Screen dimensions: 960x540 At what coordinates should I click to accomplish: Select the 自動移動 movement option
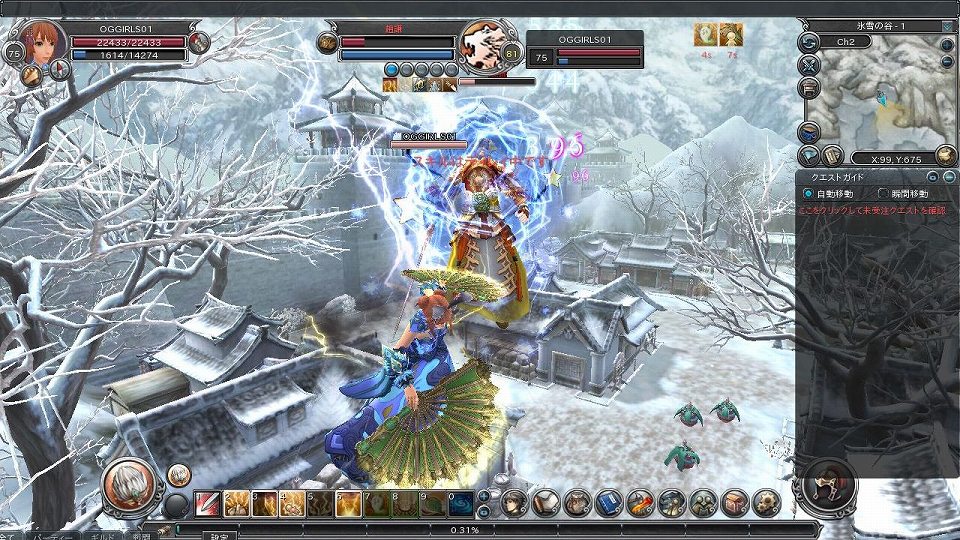pyautogui.click(x=809, y=193)
